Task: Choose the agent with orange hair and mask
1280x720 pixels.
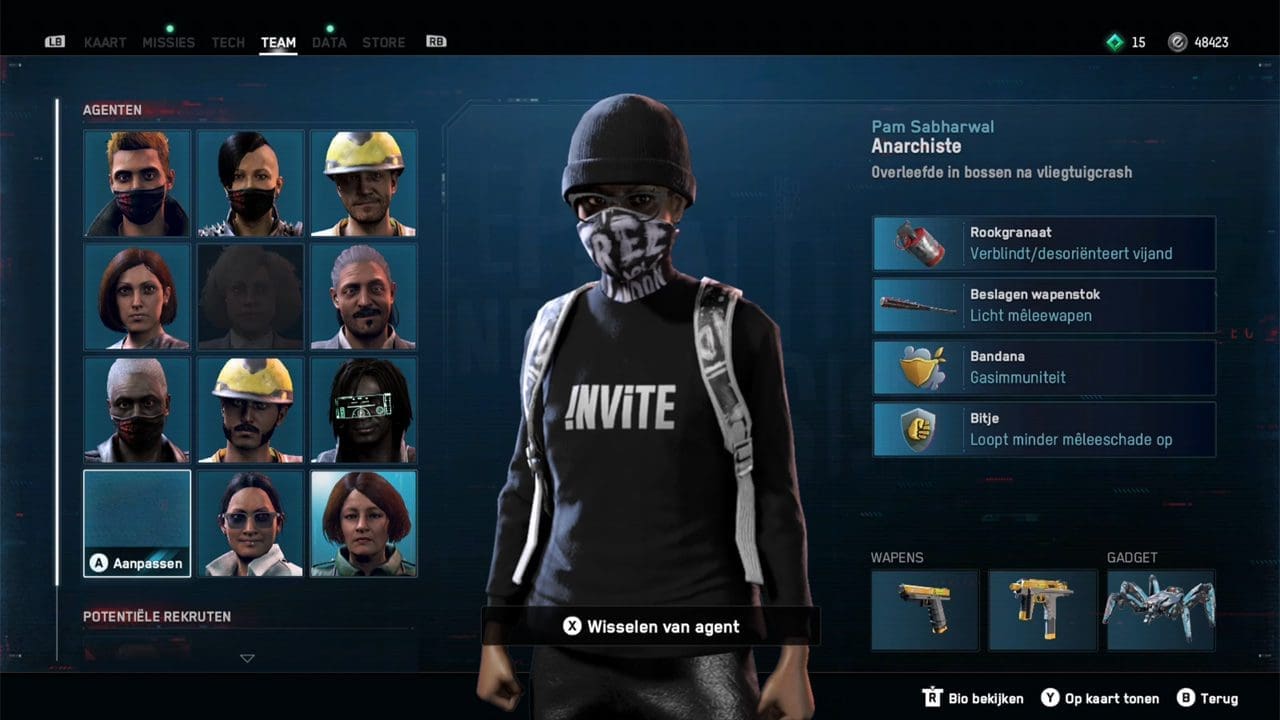Action: 137,183
